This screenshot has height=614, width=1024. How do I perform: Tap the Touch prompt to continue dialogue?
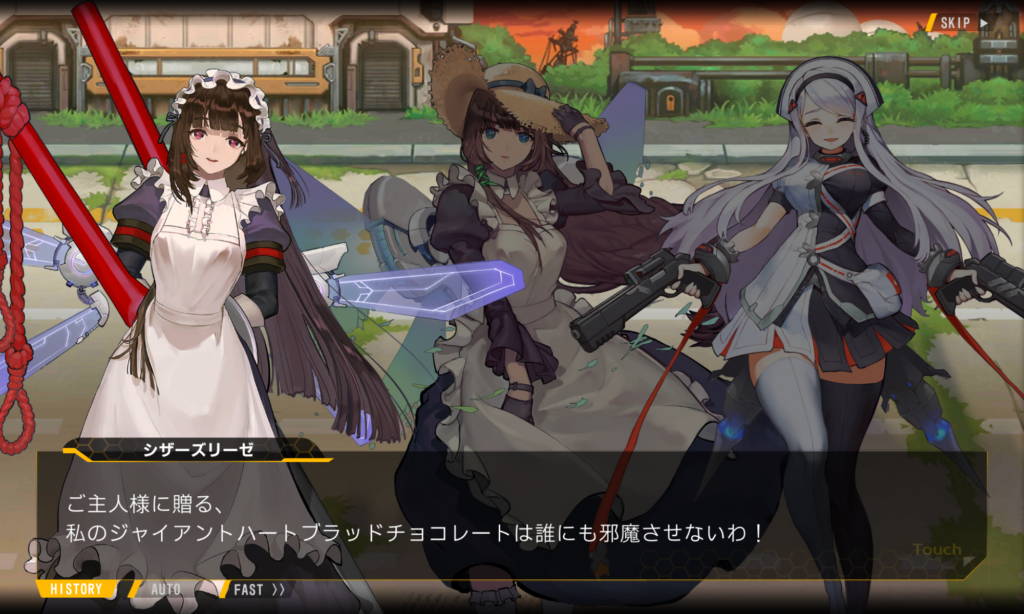tap(938, 550)
